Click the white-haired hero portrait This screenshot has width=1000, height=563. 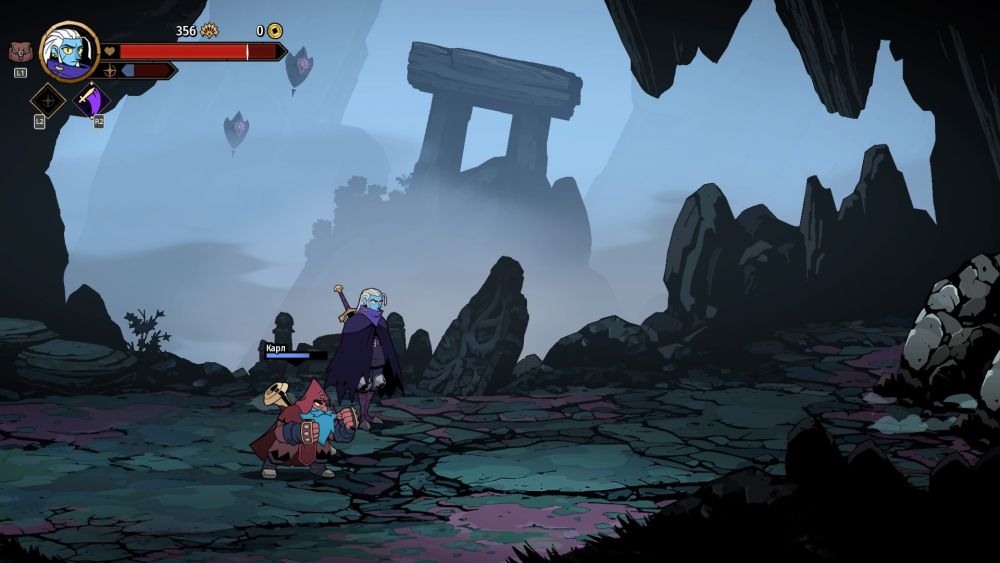point(68,49)
